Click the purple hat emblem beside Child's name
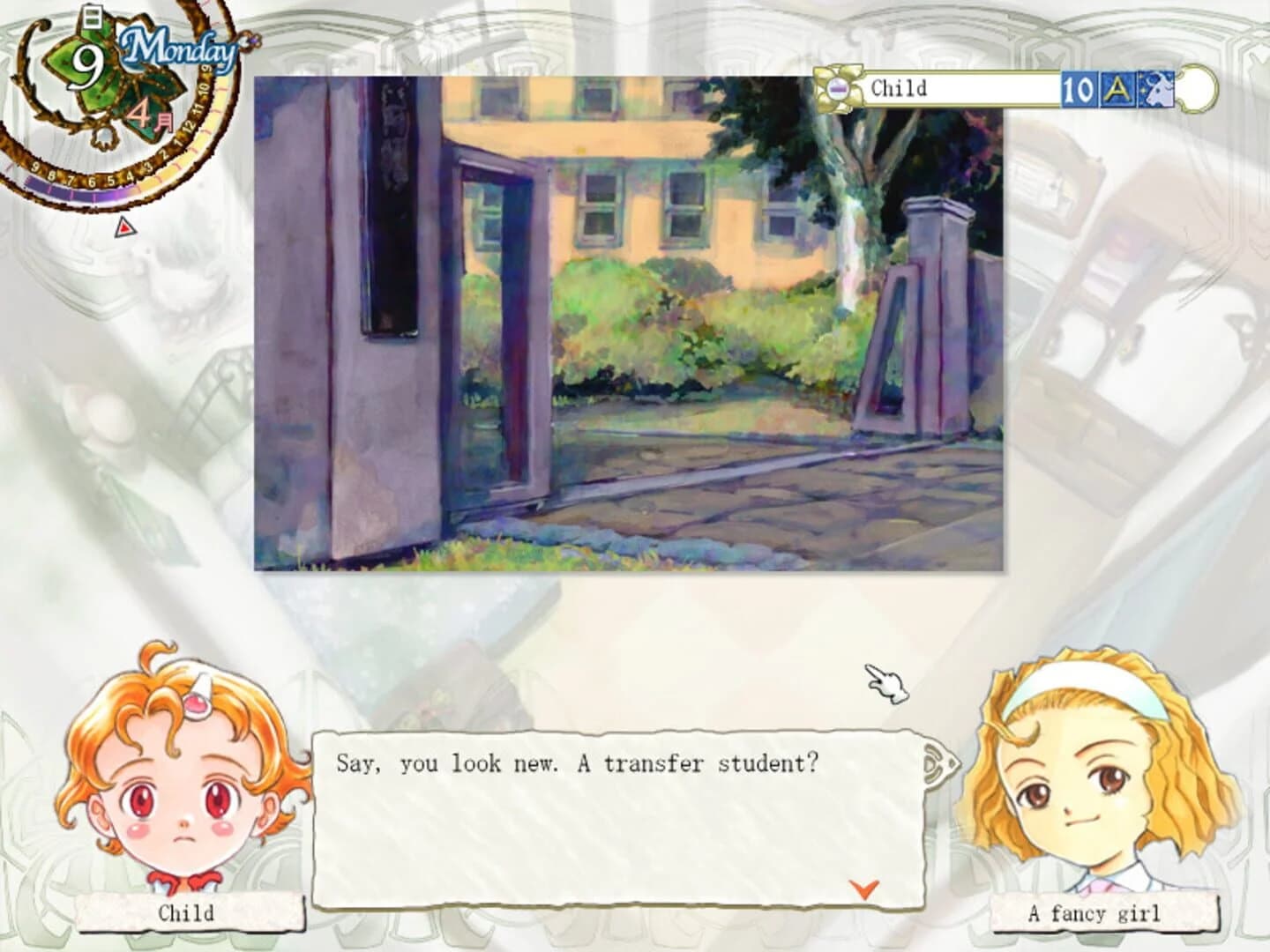The height and width of the screenshot is (952, 1270). pyautogui.click(x=839, y=88)
